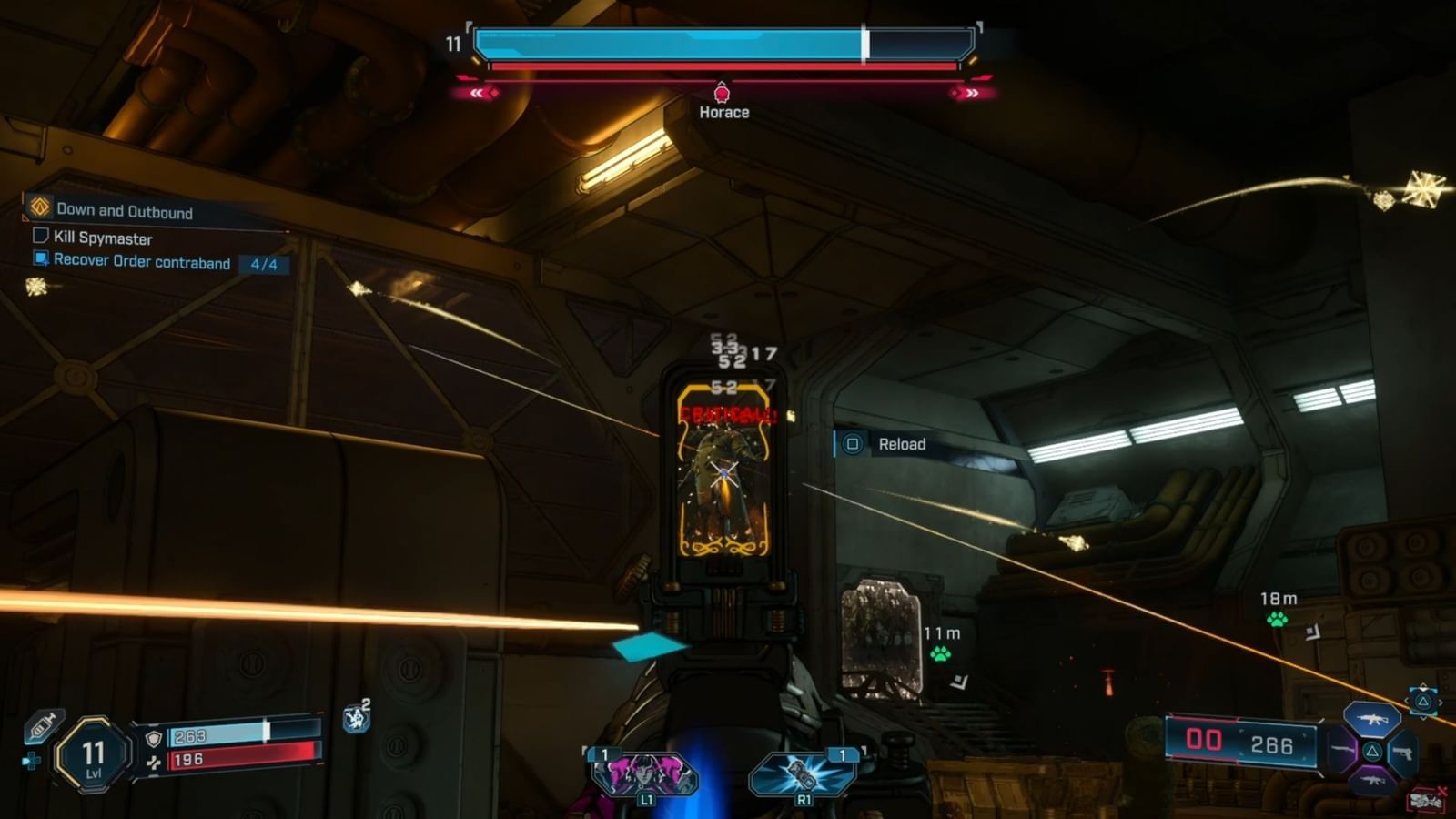This screenshot has width=1456, height=819.
Task: Toggle the Kill Spymaster objective checkbox
Action: (39, 238)
